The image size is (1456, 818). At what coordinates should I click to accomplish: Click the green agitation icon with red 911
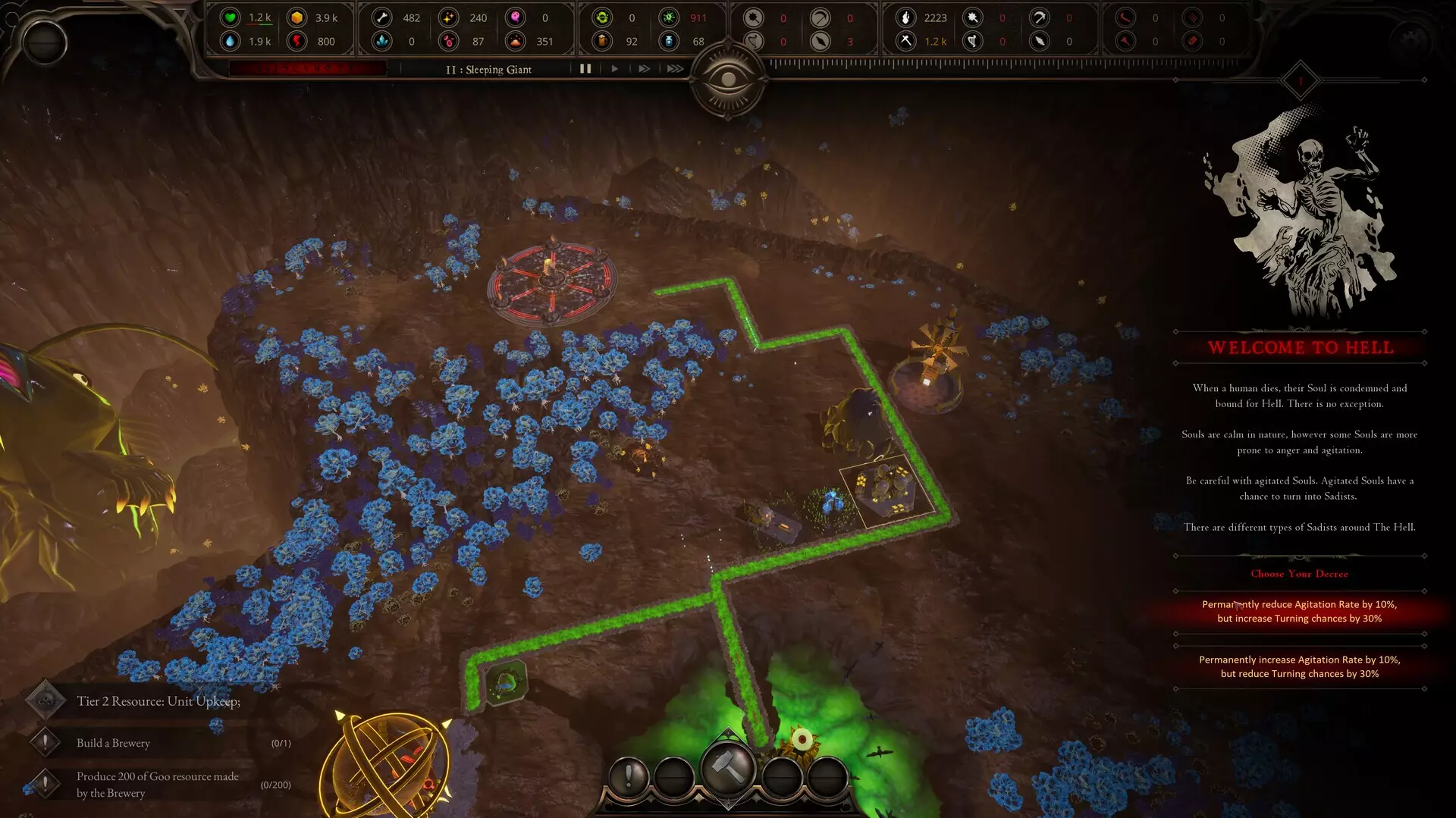[669, 17]
